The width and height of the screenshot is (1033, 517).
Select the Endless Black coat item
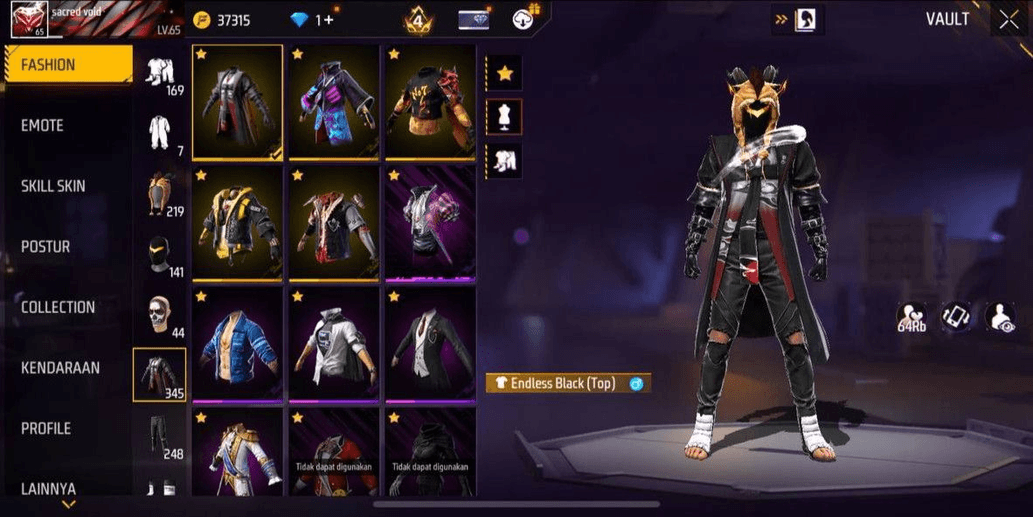pos(237,101)
